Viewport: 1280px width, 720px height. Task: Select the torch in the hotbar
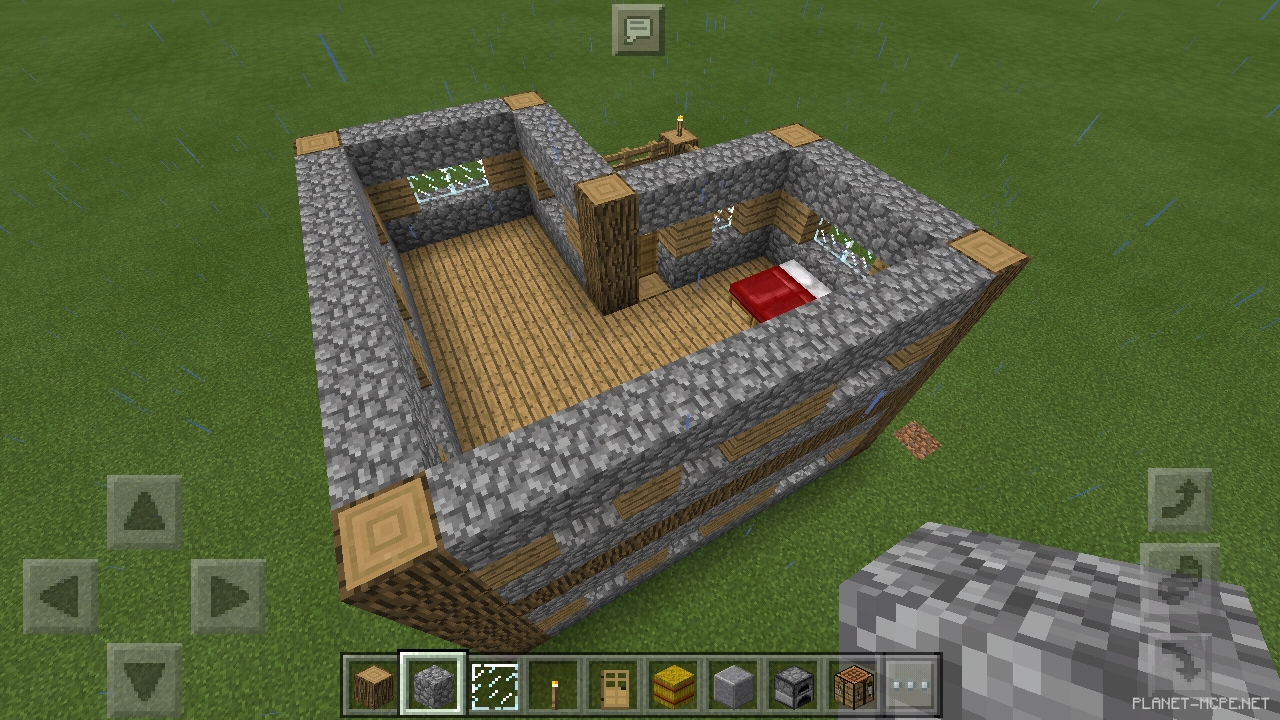[552, 685]
